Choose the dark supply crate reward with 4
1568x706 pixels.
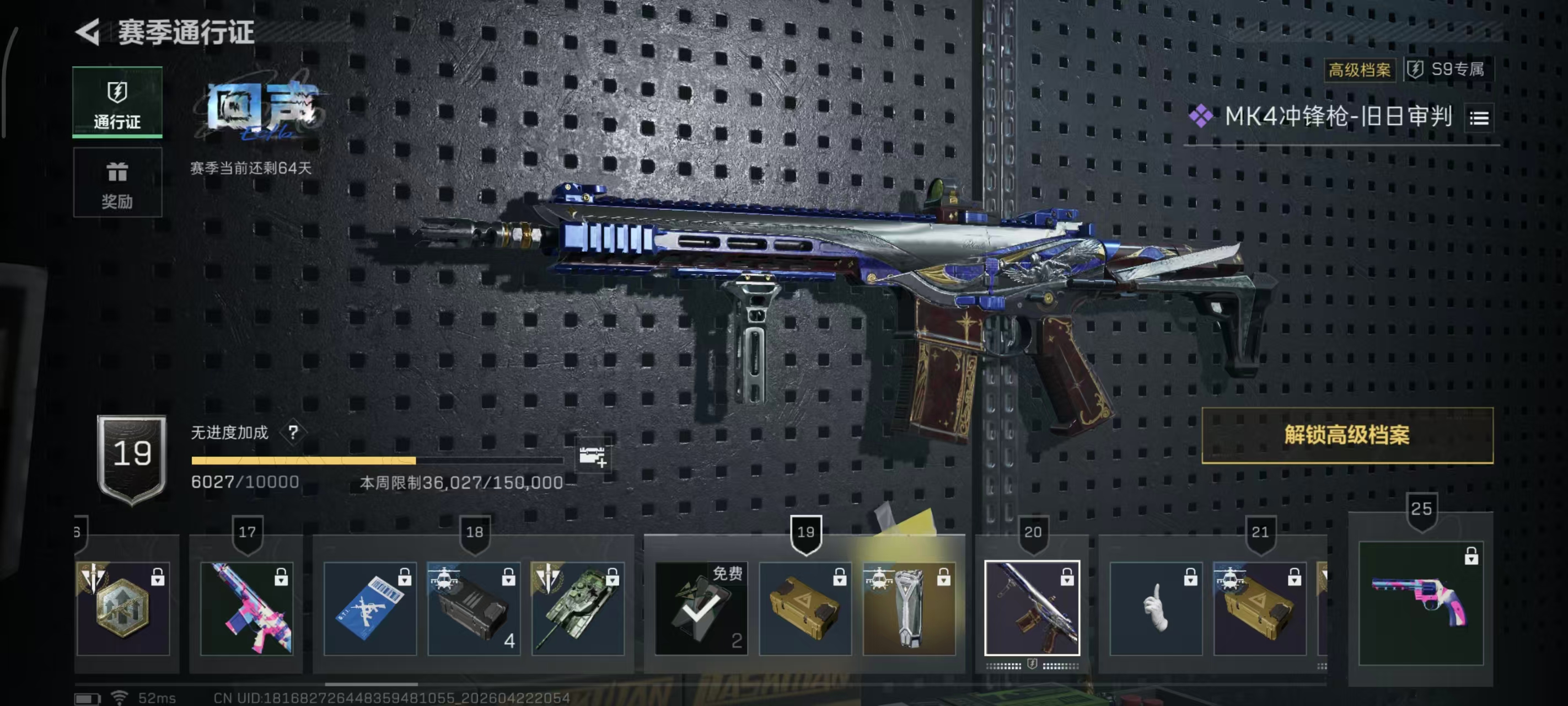point(474,608)
